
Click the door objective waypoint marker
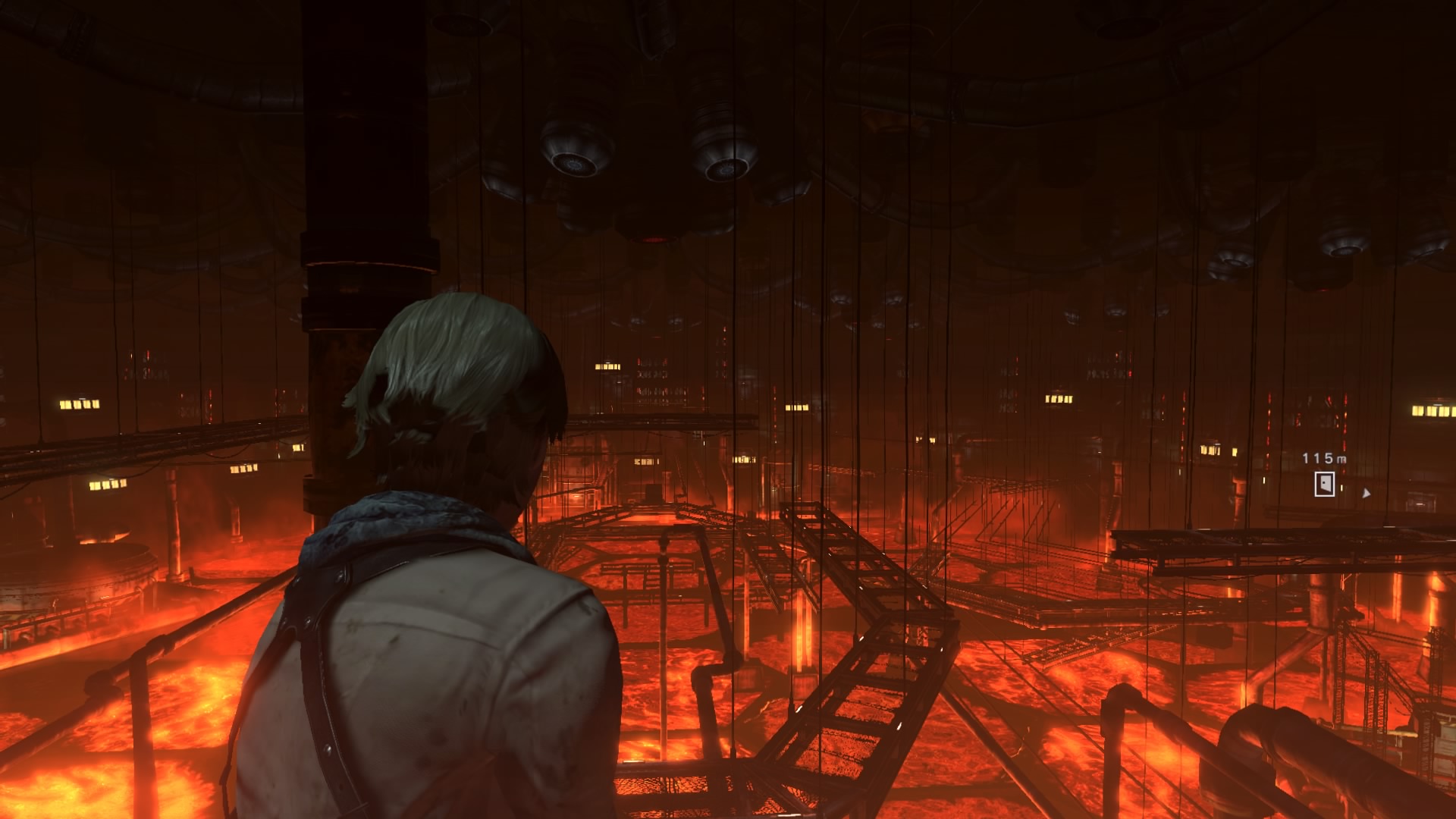1324,484
